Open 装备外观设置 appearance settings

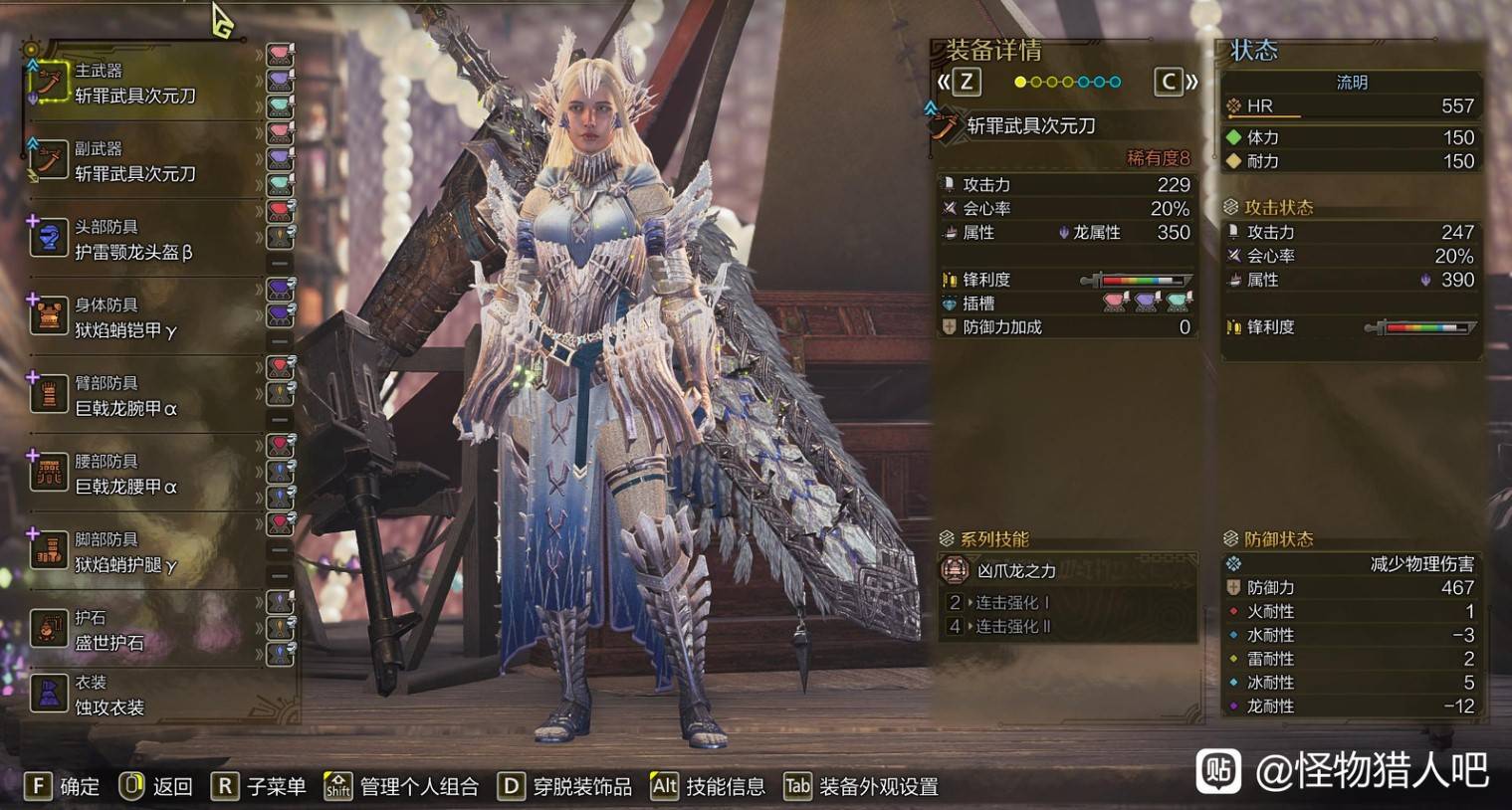point(861,786)
